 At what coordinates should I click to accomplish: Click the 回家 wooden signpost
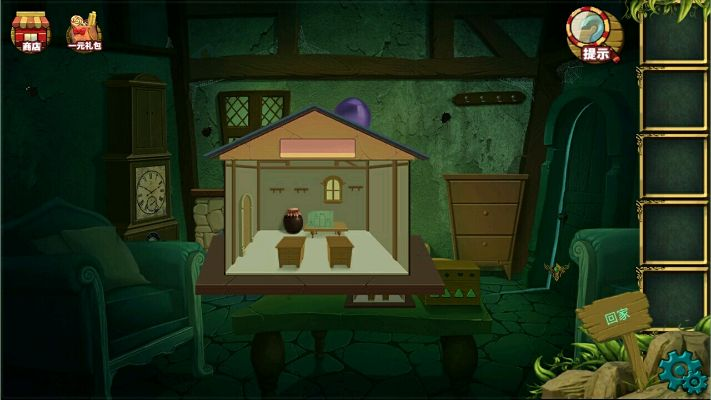[x=615, y=319]
